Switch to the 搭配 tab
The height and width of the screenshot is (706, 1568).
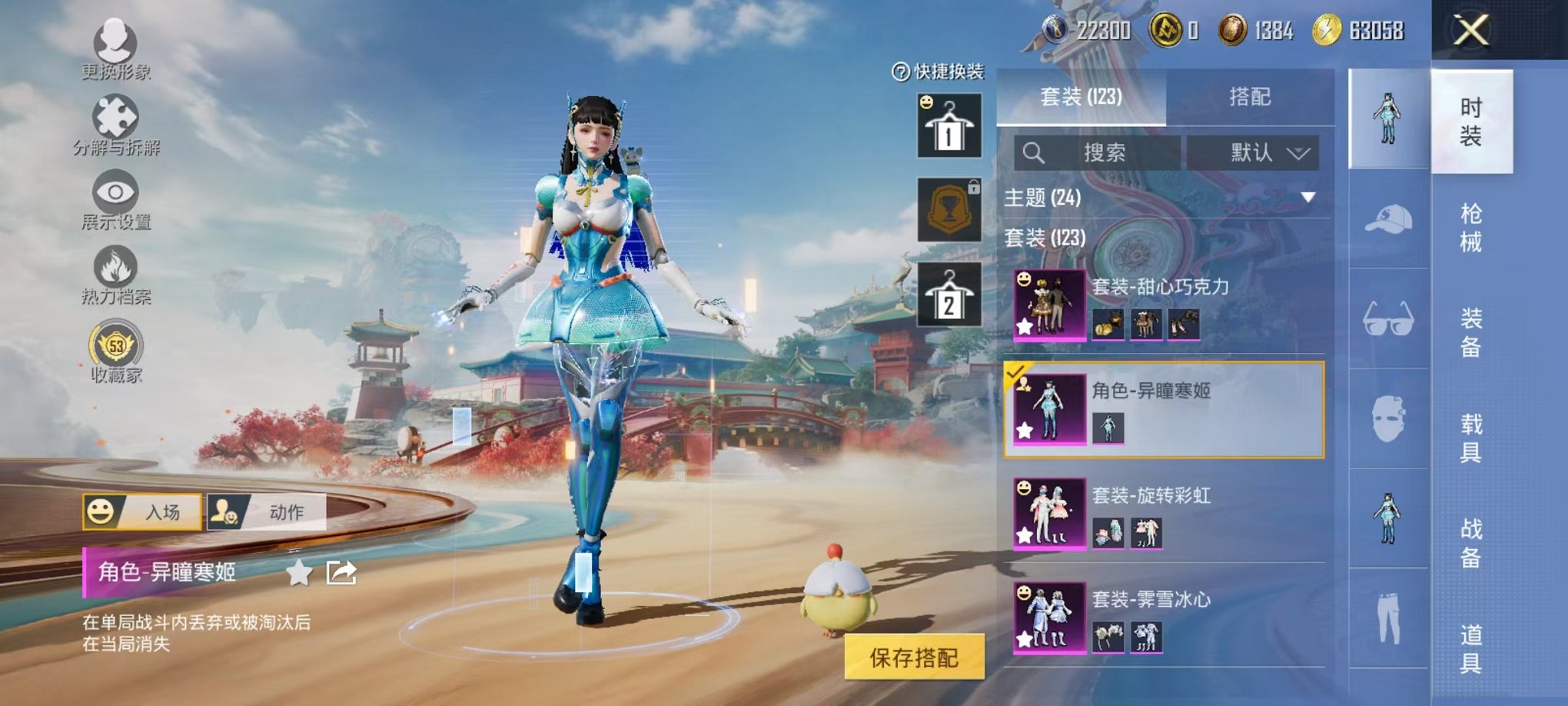[1249, 96]
